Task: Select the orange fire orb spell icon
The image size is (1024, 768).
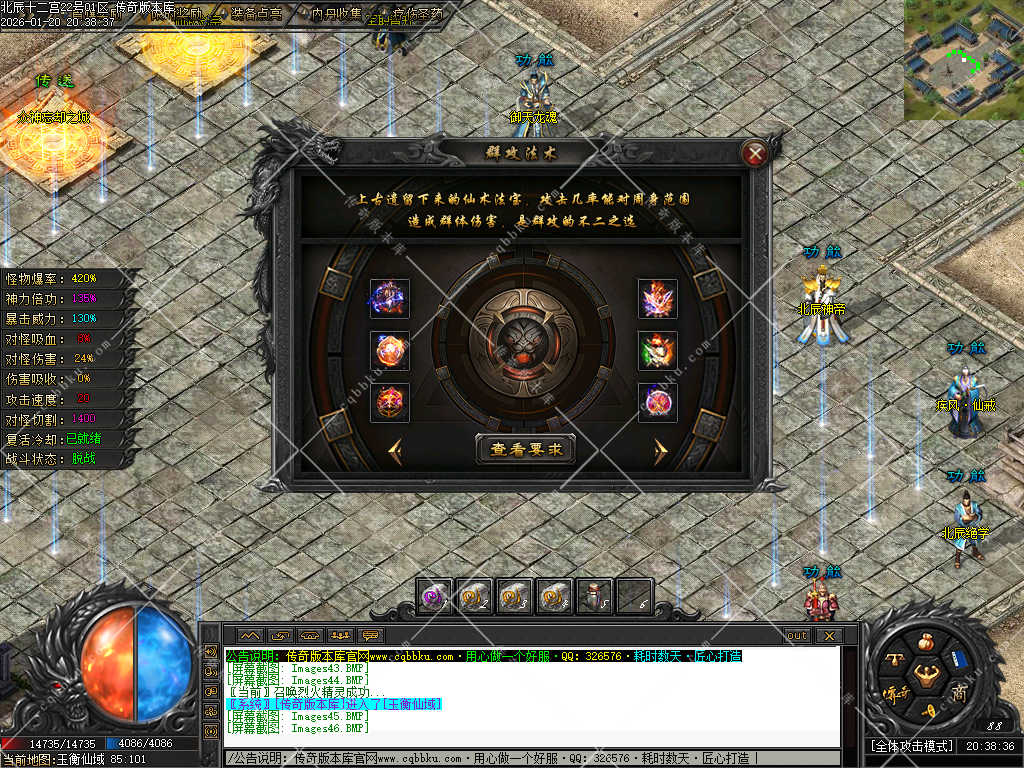Action: [389, 350]
